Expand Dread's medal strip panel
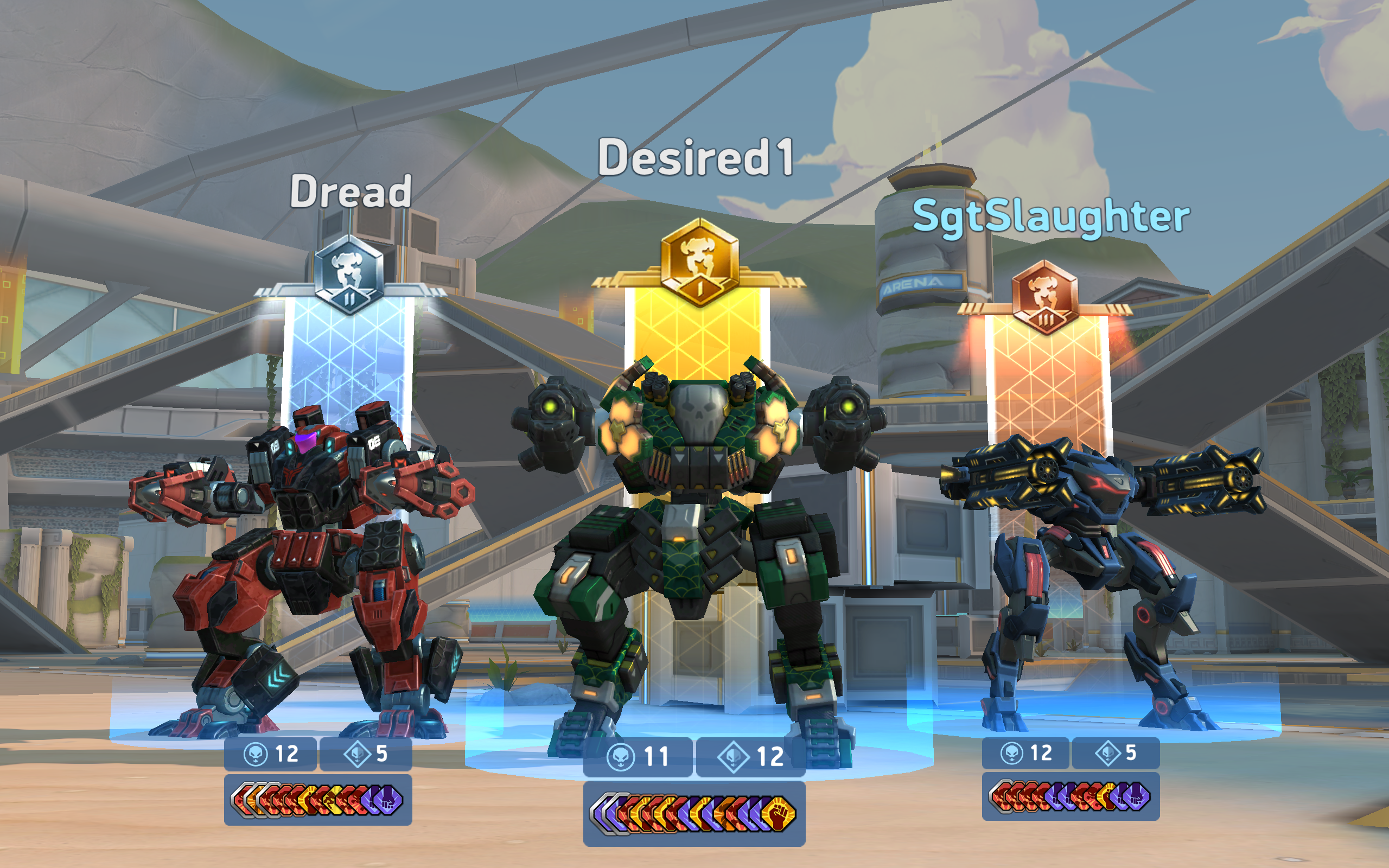Viewport: 1389px width, 868px height. pos(318,802)
